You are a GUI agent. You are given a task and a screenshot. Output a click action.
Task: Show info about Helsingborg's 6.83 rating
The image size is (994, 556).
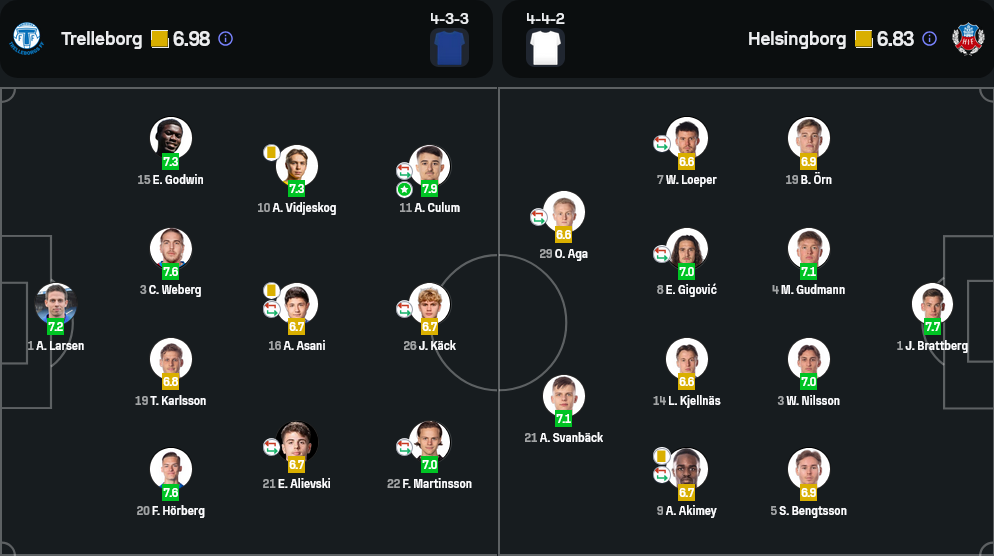tap(929, 39)
